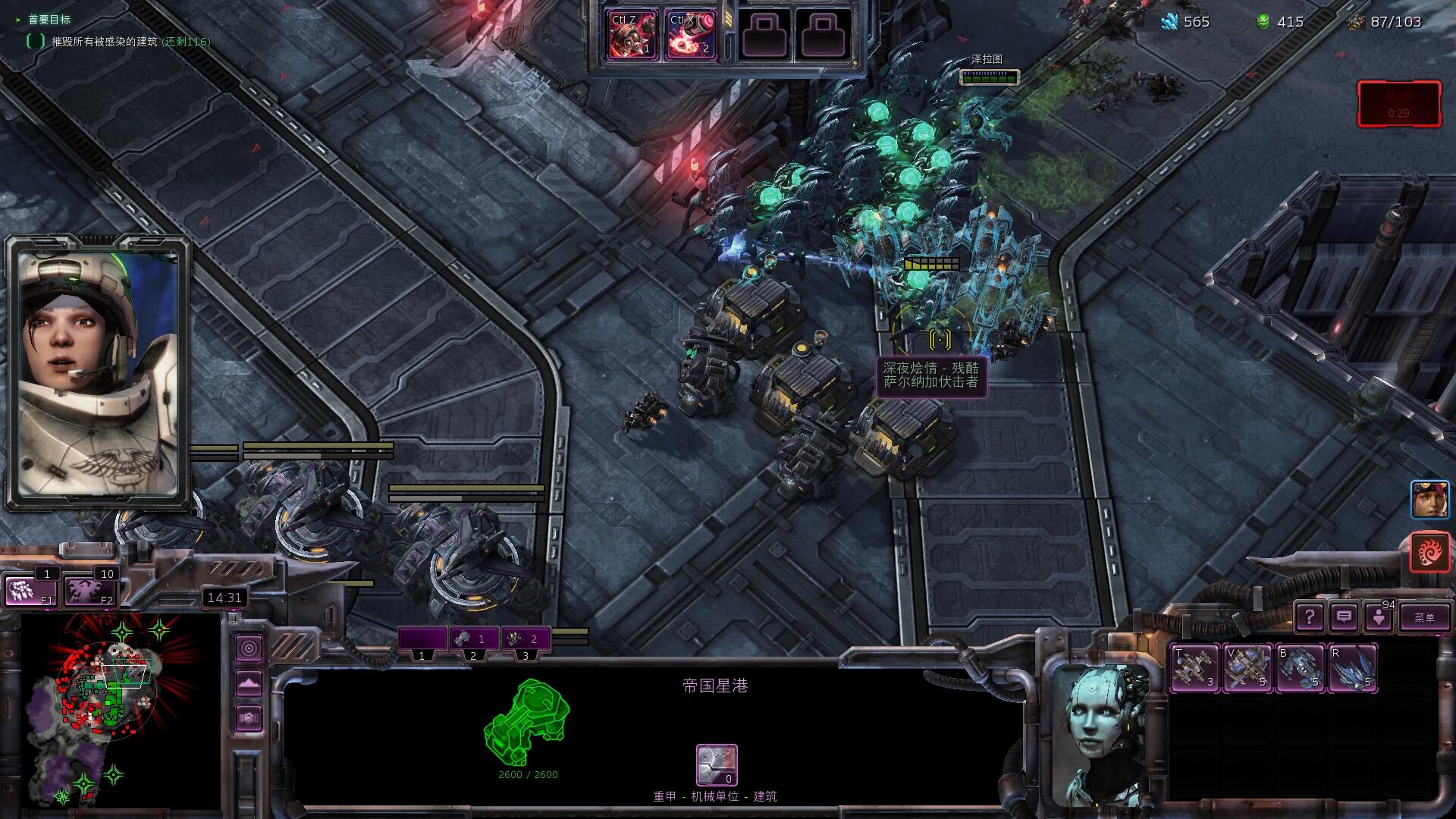Toggle the minimap terrain view button
The image size is (1456, 819).
tap(249, 683)
